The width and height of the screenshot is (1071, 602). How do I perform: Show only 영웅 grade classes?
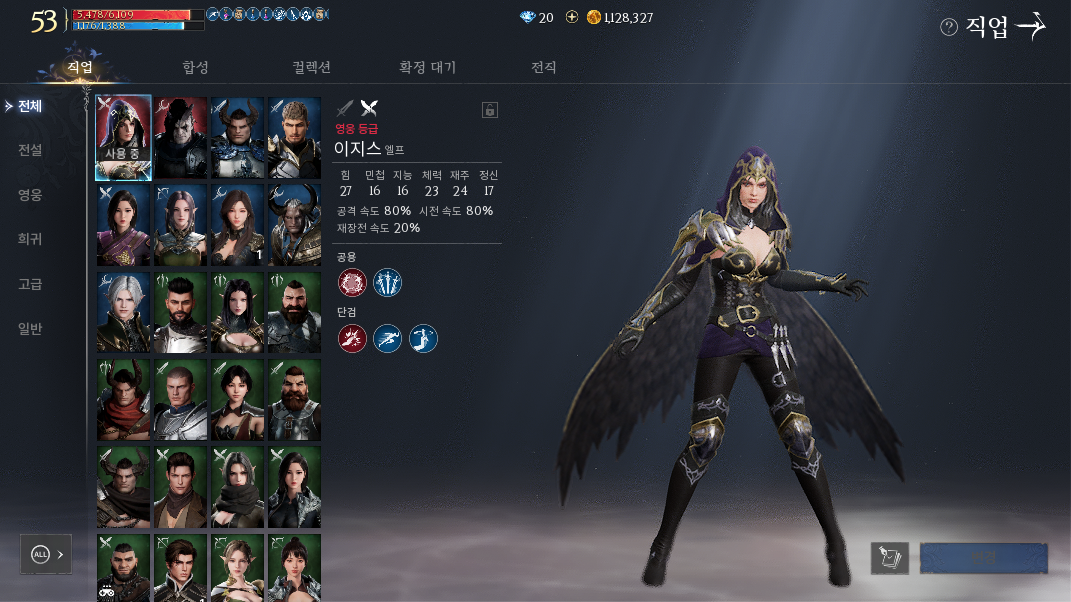(30, 195)
